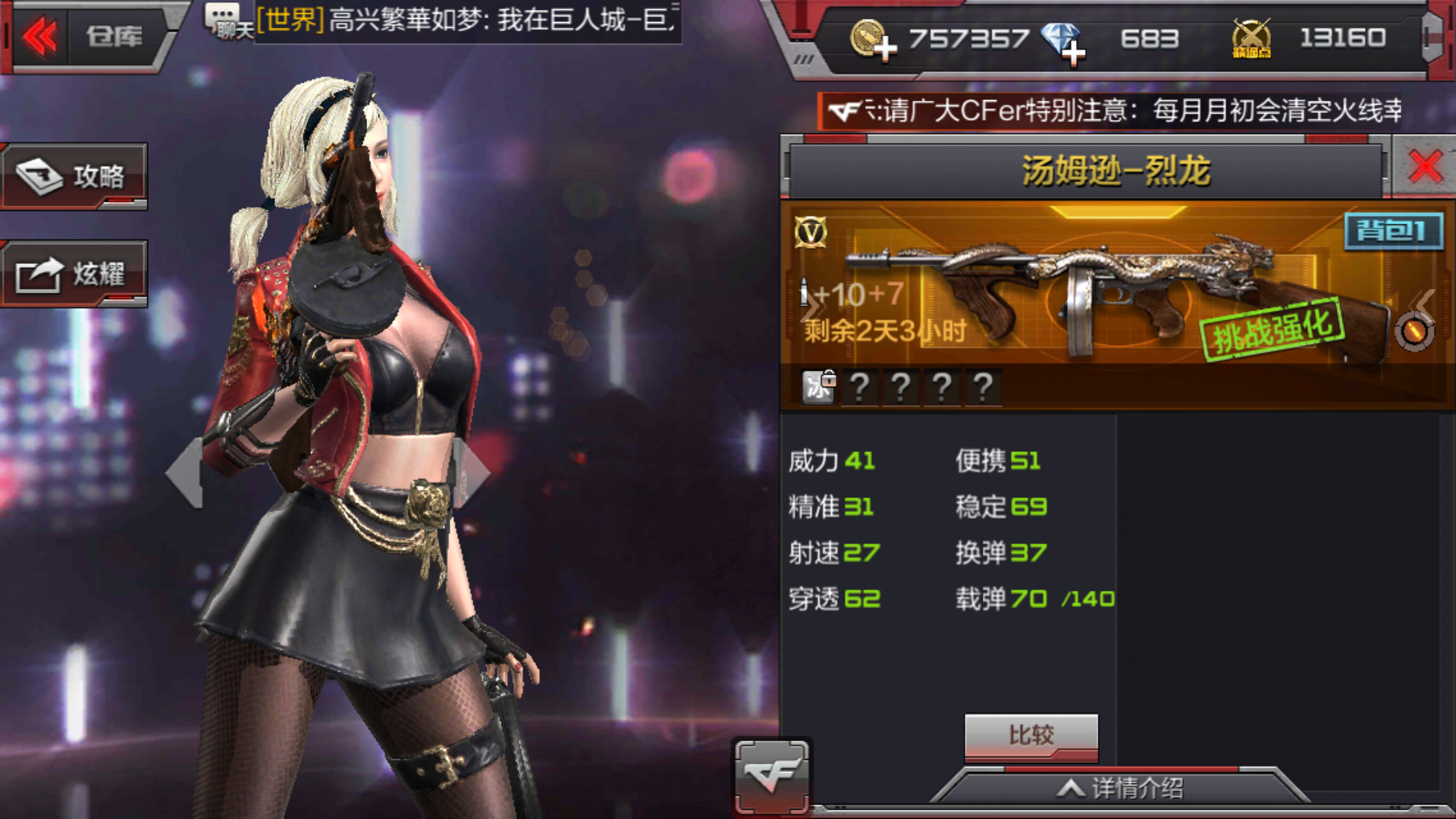Viewport: 1456px width, 819px height.
Task: Expand the 详情介绍 details section
Action: point(1121,789)
